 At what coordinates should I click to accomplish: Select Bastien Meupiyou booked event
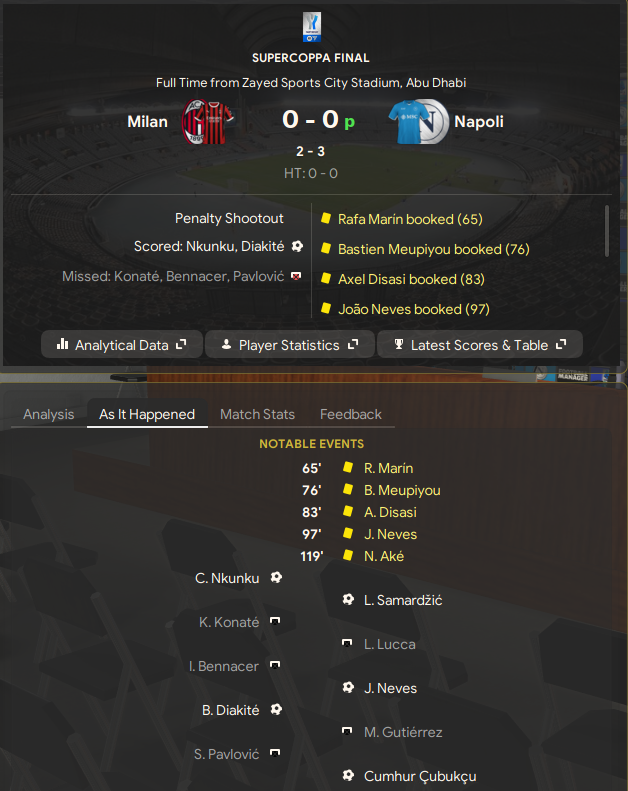(x=433, y=249)
